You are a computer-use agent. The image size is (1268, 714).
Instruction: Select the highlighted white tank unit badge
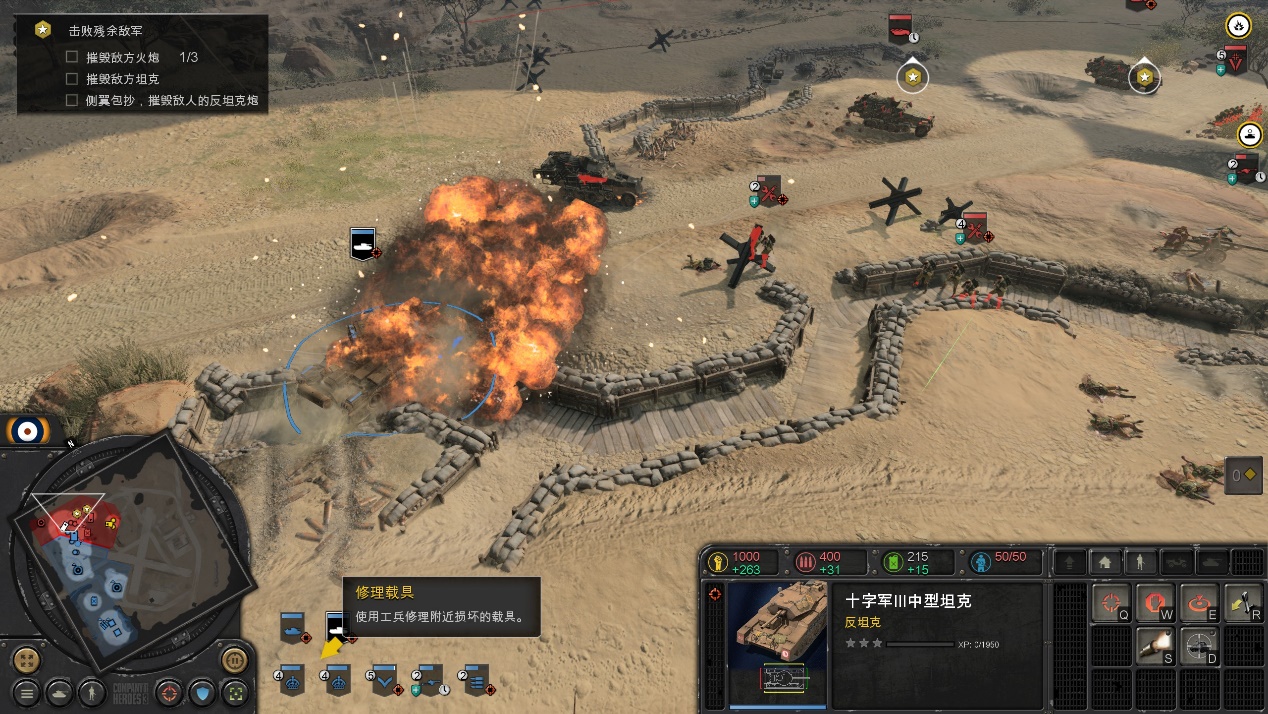pyautogui.click(x=336, y=629)
